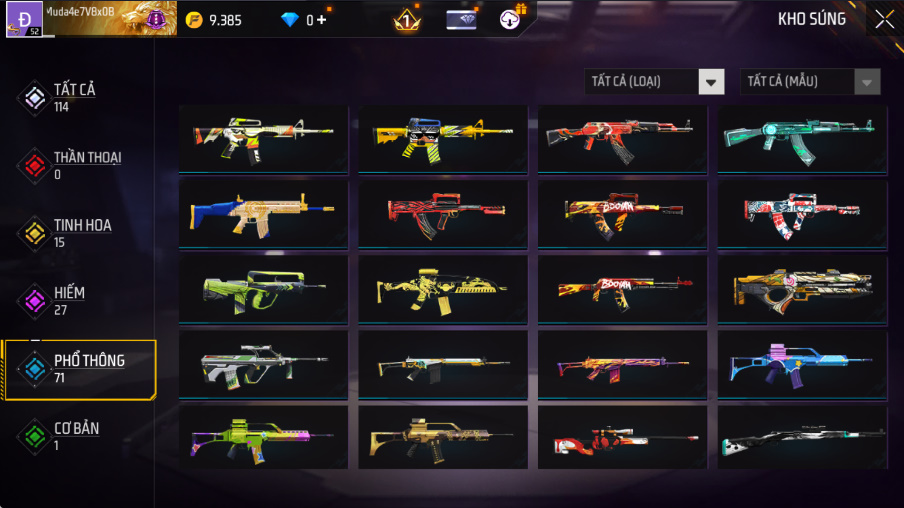Close the Kho Súng weapon vault
Screen dimensions: 904x508
click(x=884, y=19)
